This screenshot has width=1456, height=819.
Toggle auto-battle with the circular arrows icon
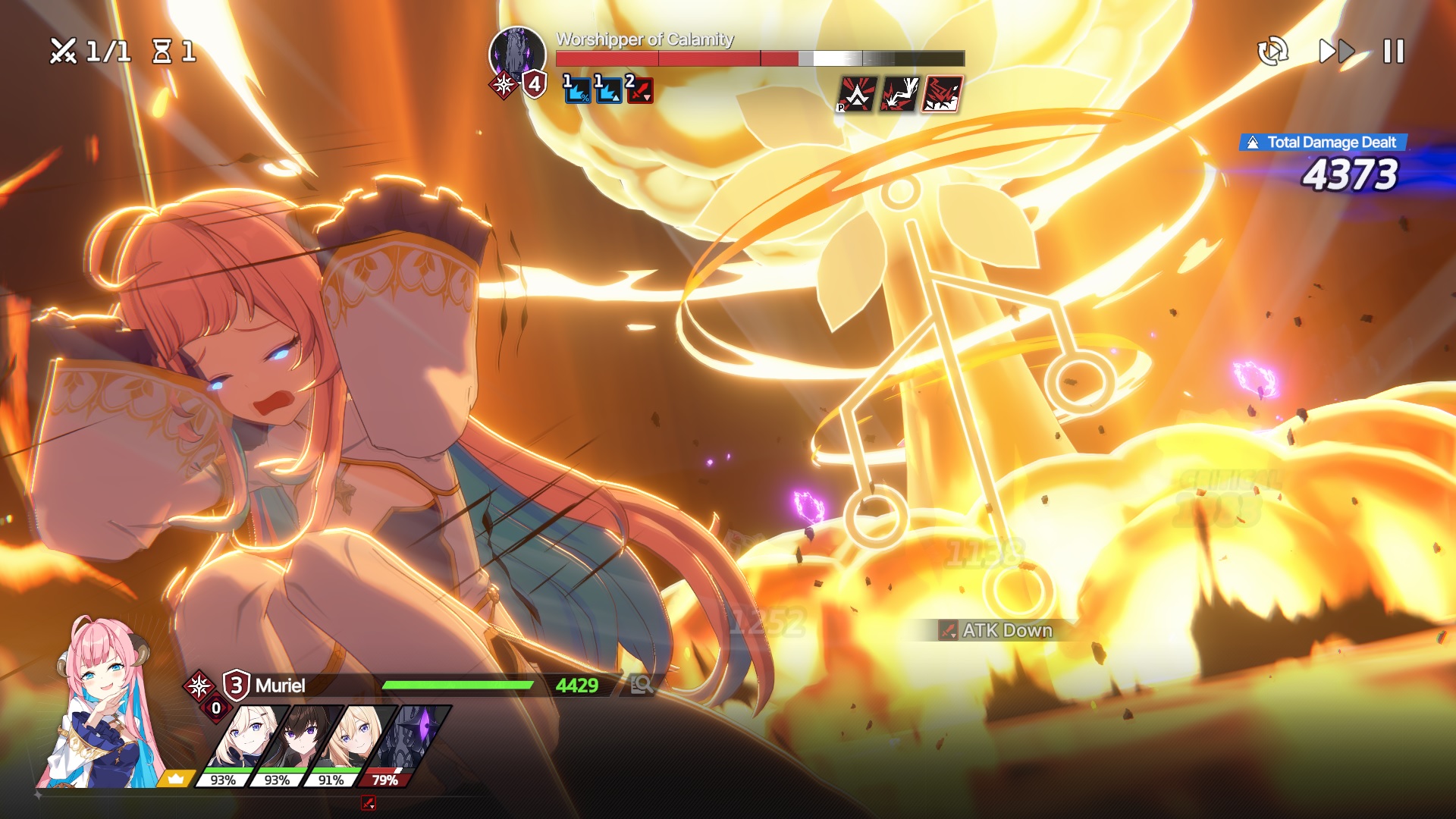coord(1272,52)
